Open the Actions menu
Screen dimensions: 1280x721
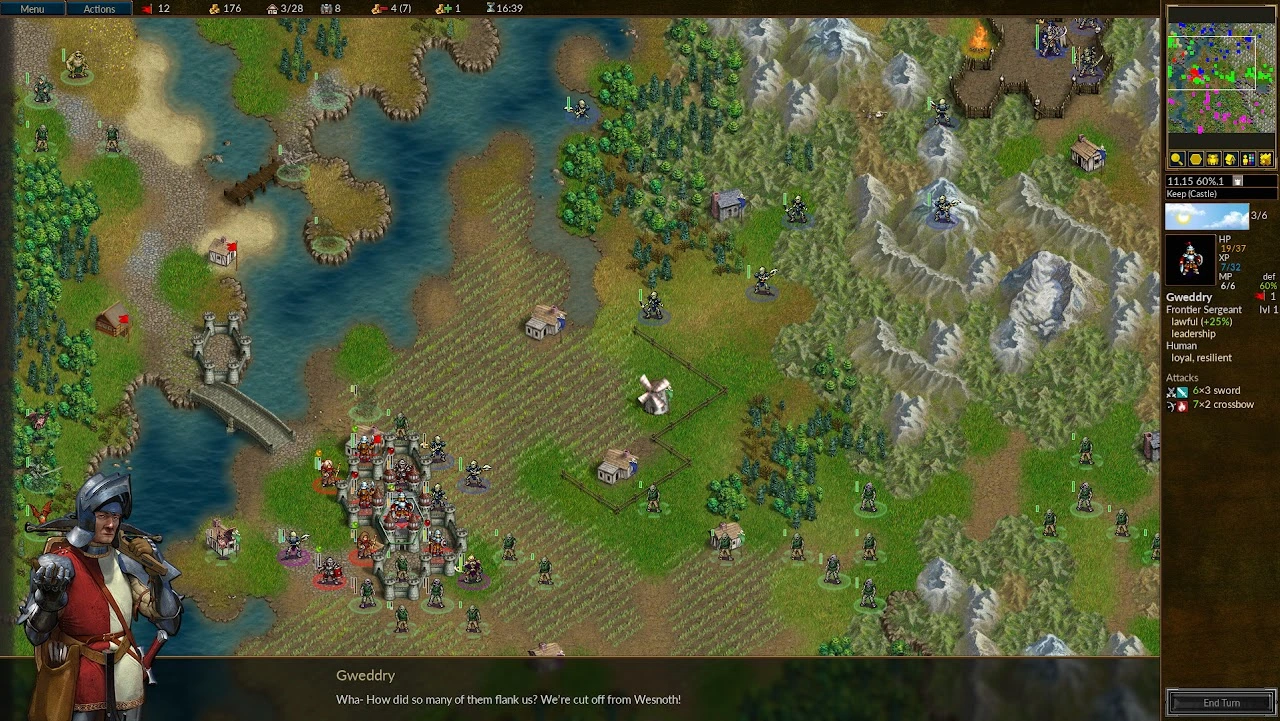click(99, 8)
